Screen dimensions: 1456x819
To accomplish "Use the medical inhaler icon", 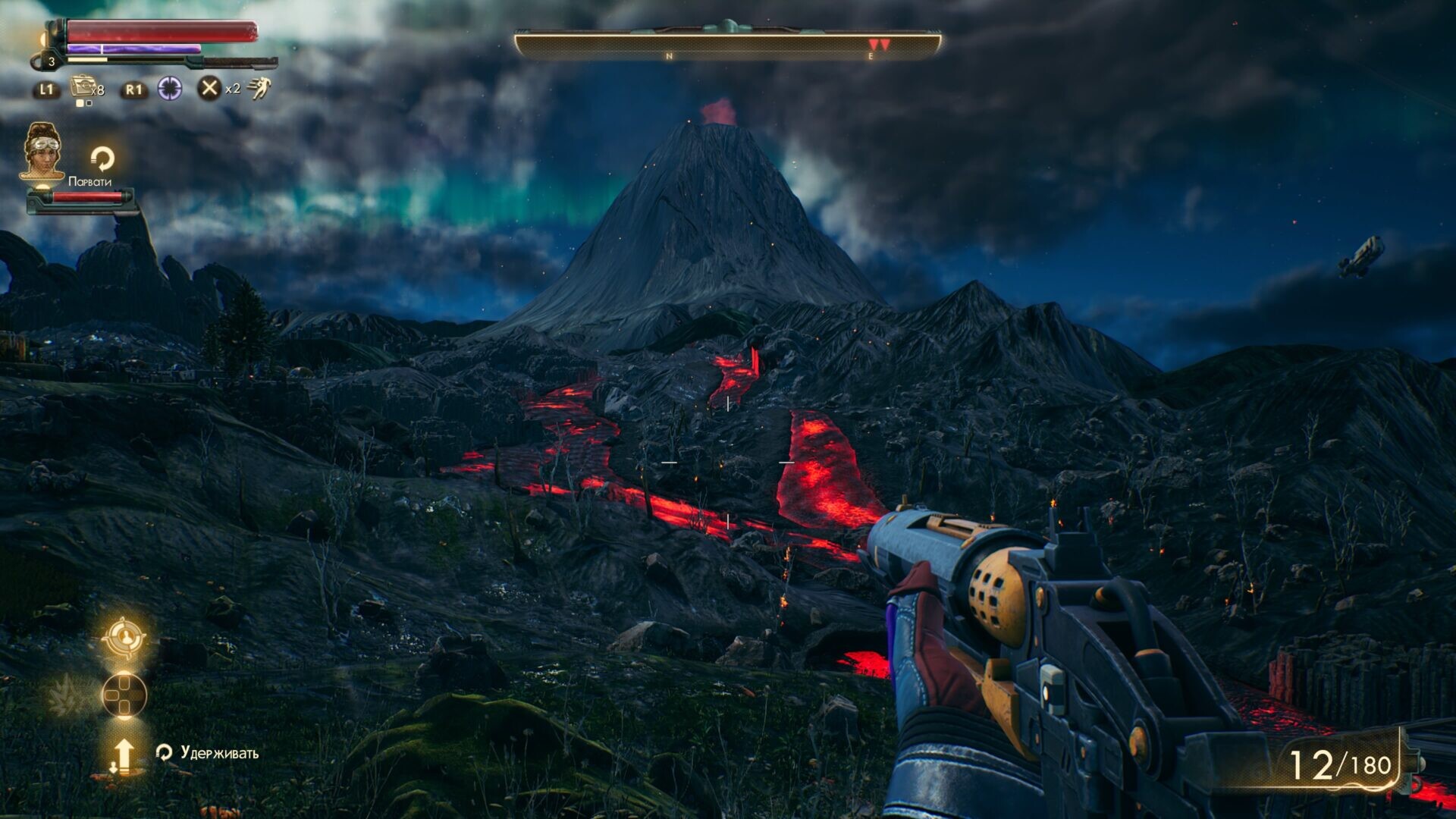I will point(81,87).
